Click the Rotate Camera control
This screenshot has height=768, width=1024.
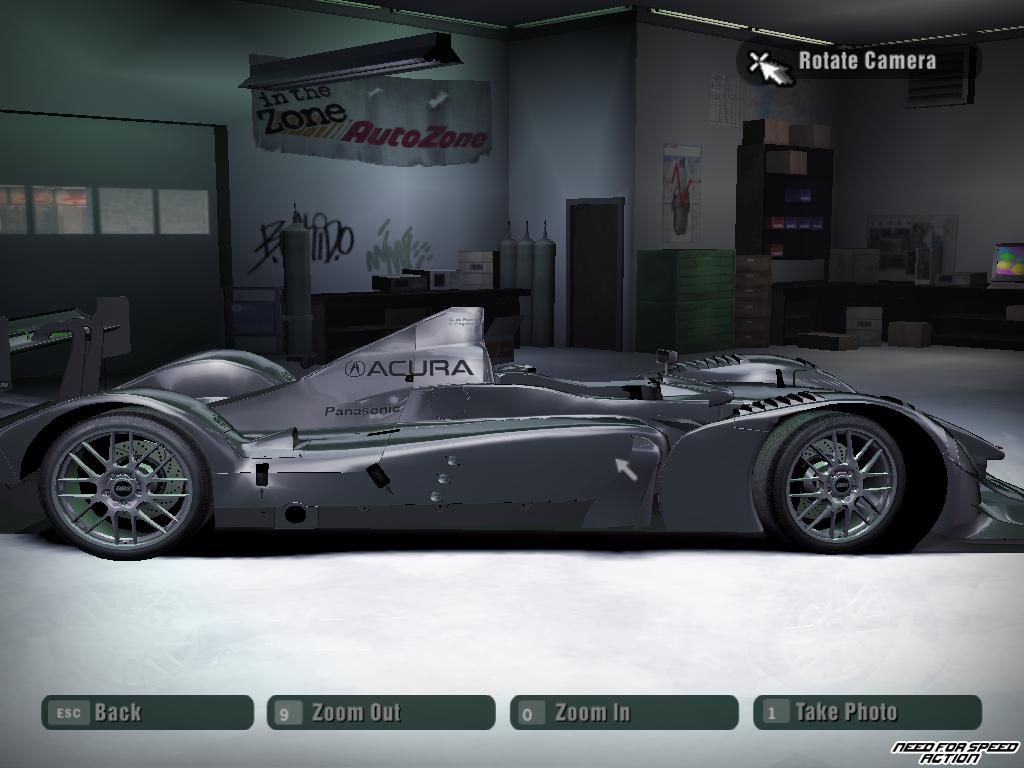click(858, 61)
